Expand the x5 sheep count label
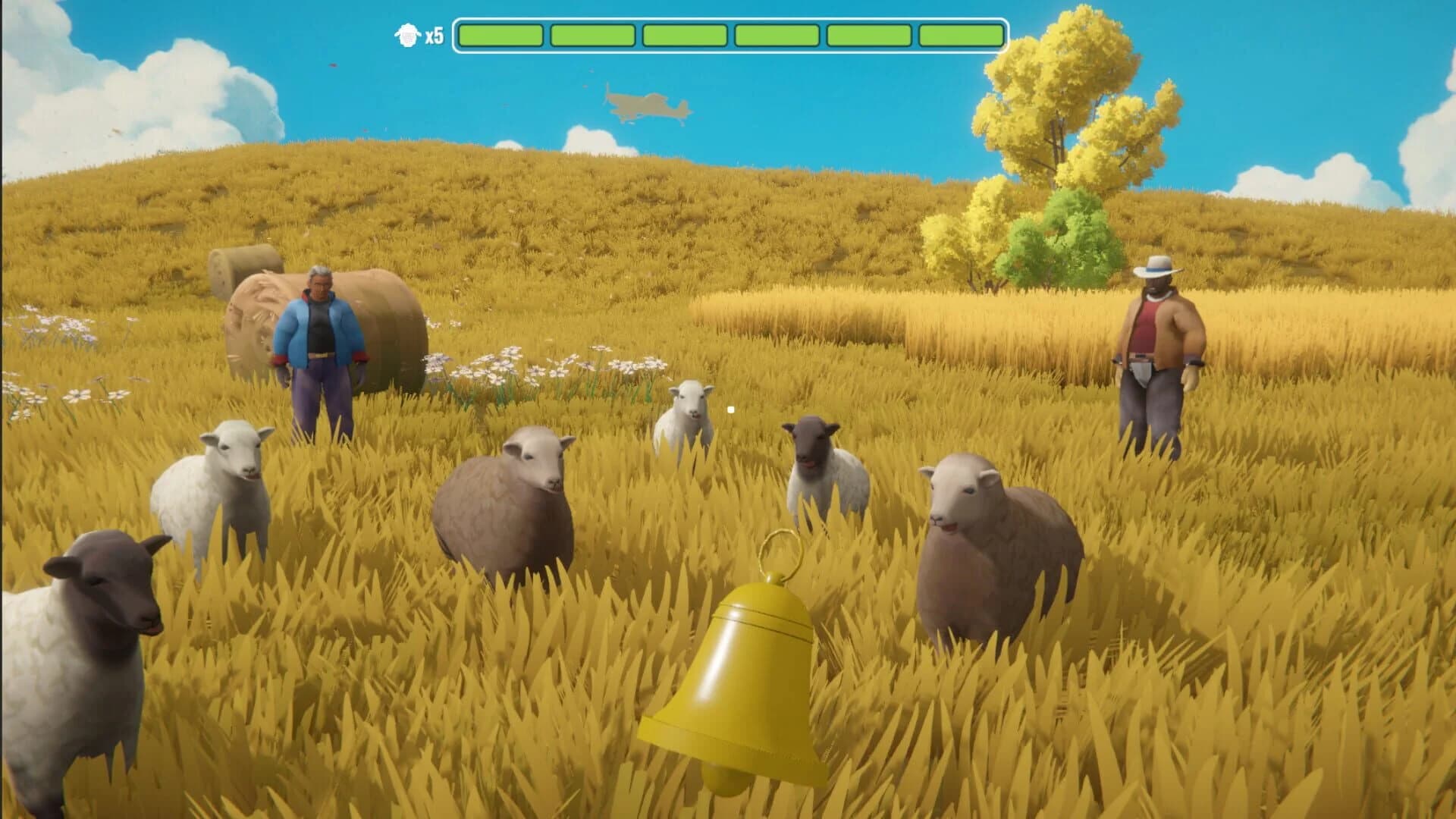This screenshot has width=1456, height=819. click(x=434, y=34)
